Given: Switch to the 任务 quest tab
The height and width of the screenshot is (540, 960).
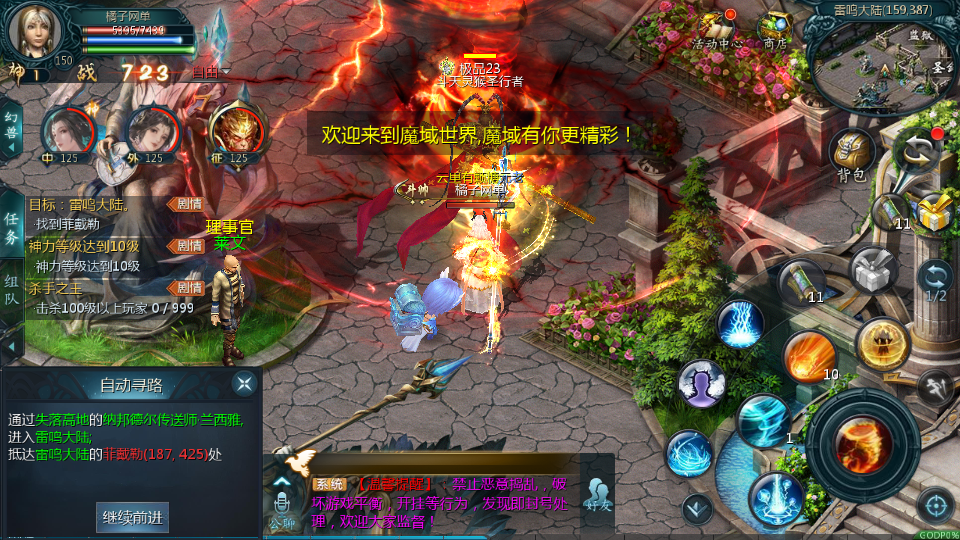Looking at the screenshot, I should pyautogui.click(x=11, y=228).
